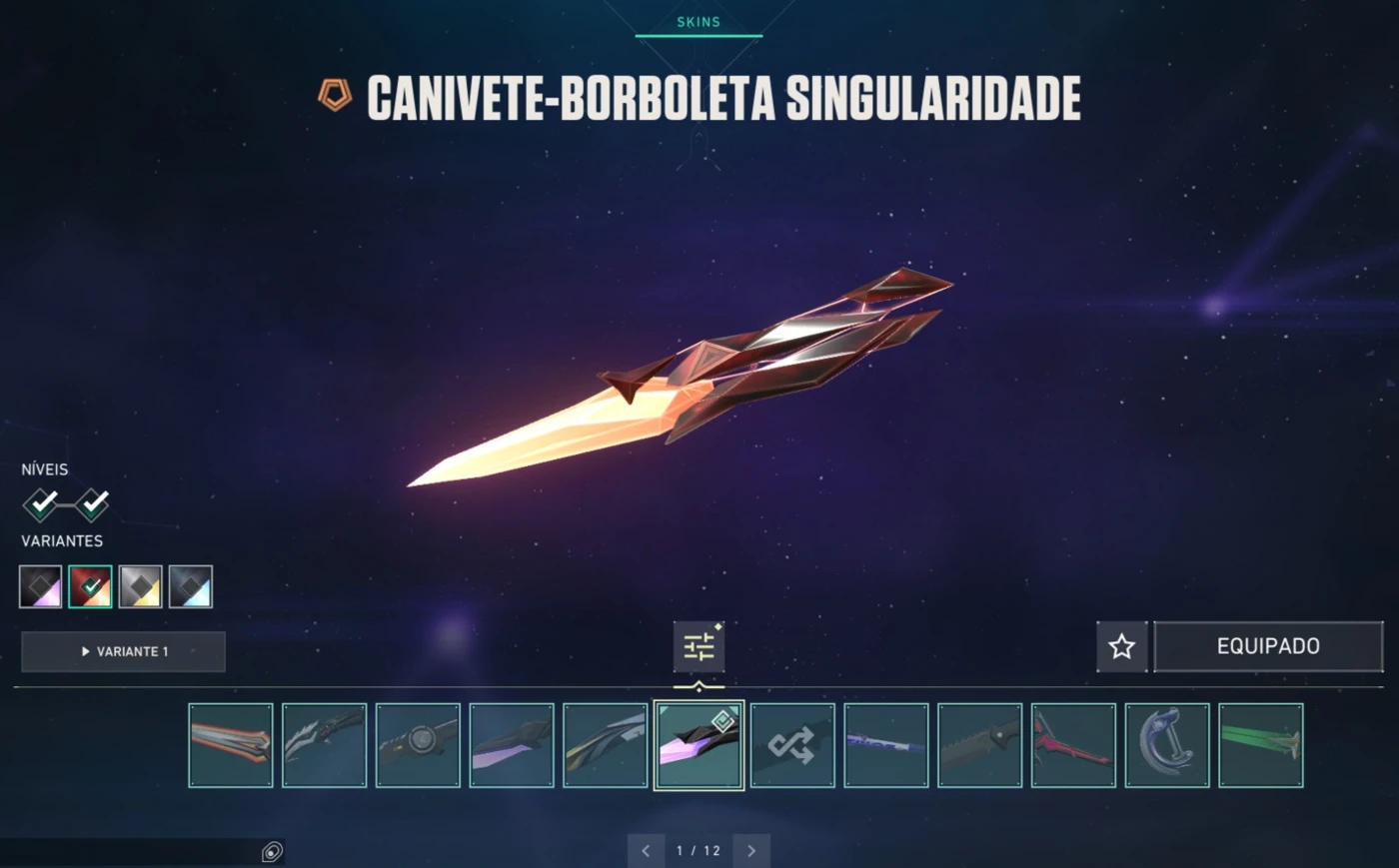Image resolution: width=1399 pixels, height=868 pixels.
Task: Select the highlighted purple Singularity knife thumbnail
Action: (x=699, y=745)
